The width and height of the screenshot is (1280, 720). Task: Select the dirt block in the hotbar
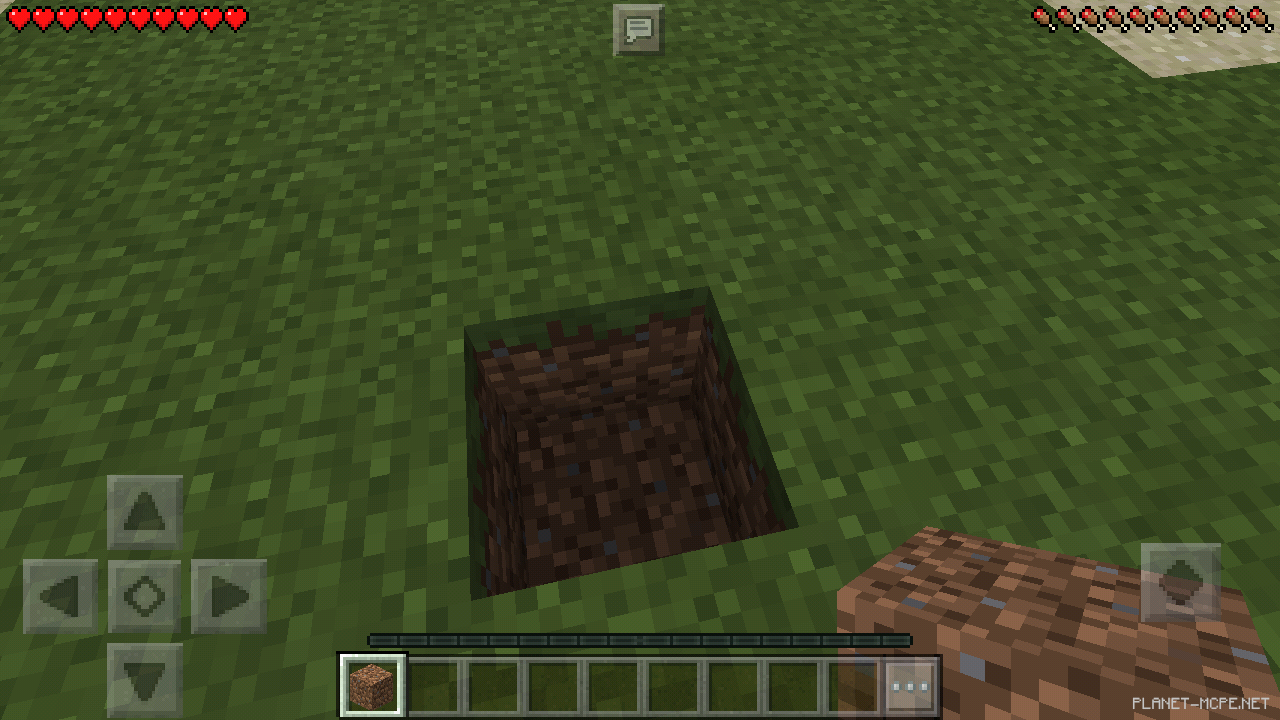pos(372,685)
